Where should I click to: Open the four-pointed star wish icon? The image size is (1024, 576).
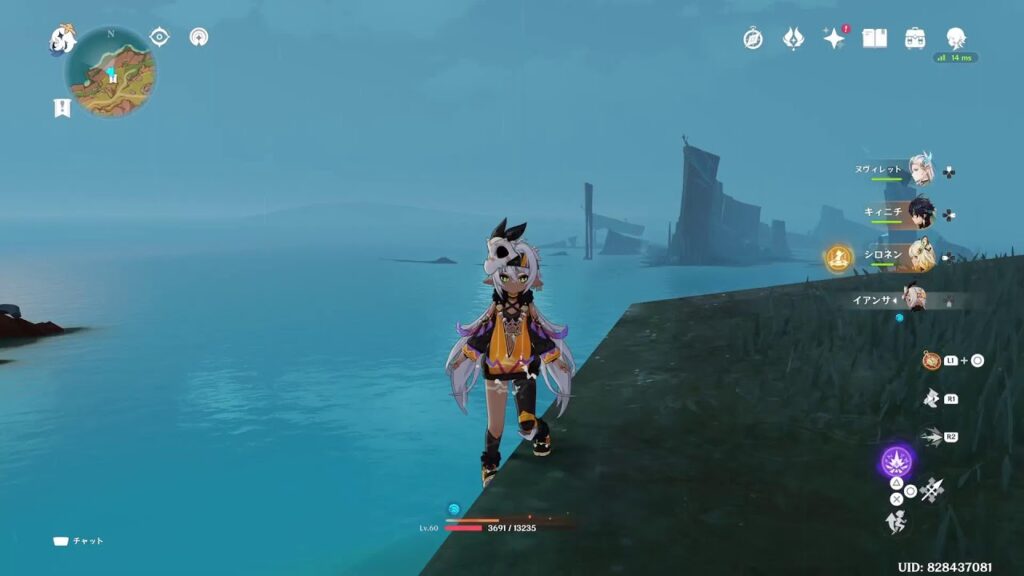pyautogui.click(x=833, y=39)
